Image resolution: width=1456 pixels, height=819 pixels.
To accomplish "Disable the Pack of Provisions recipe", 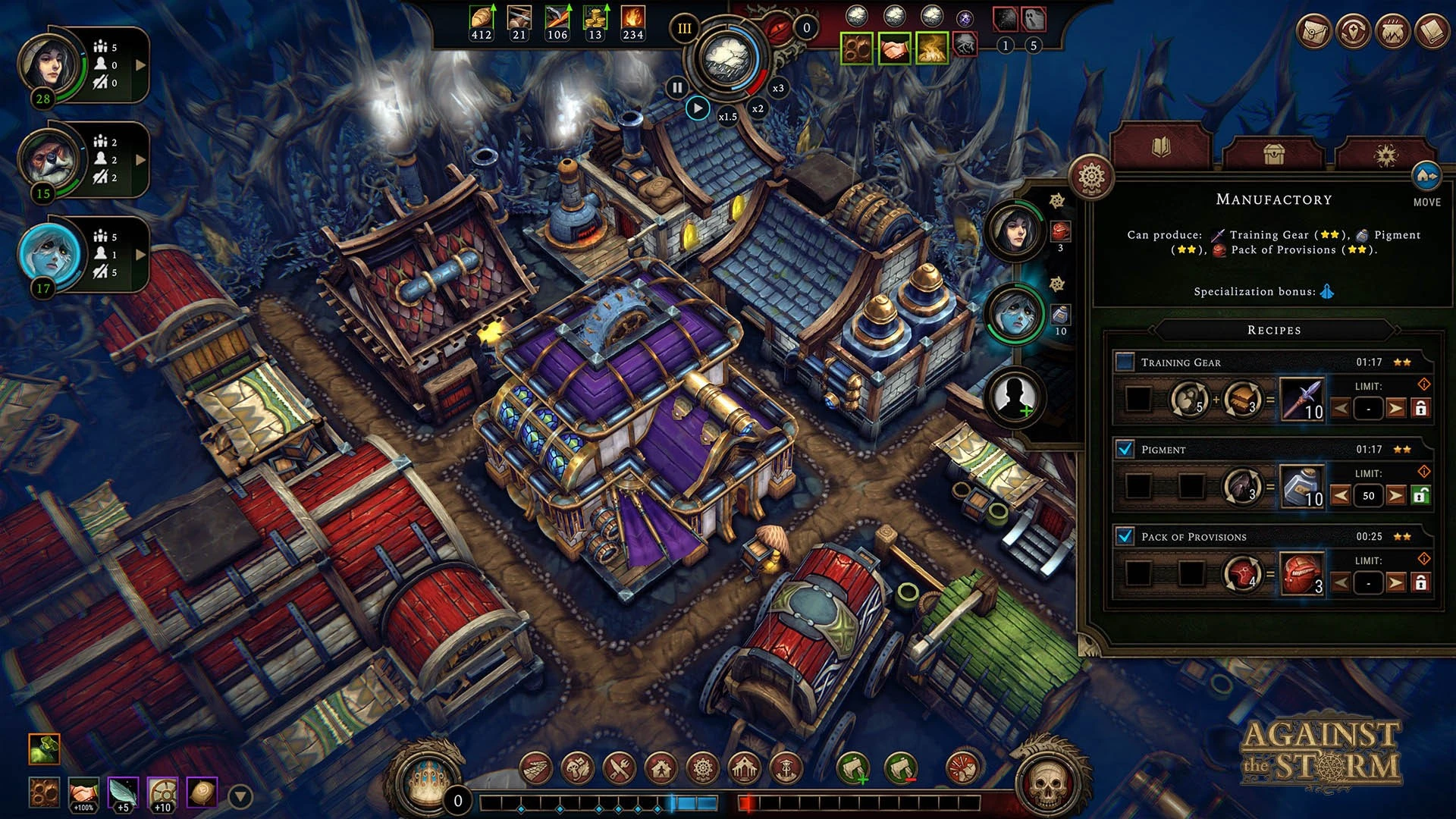I will pyautogui.click(x=1125, y=537).
